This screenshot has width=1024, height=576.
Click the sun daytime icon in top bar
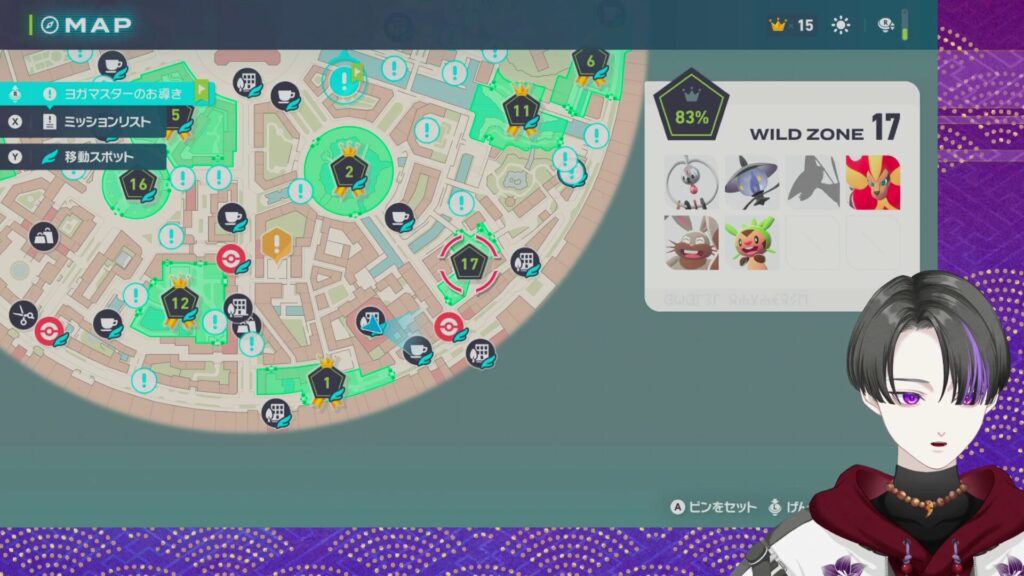[841, 26]
